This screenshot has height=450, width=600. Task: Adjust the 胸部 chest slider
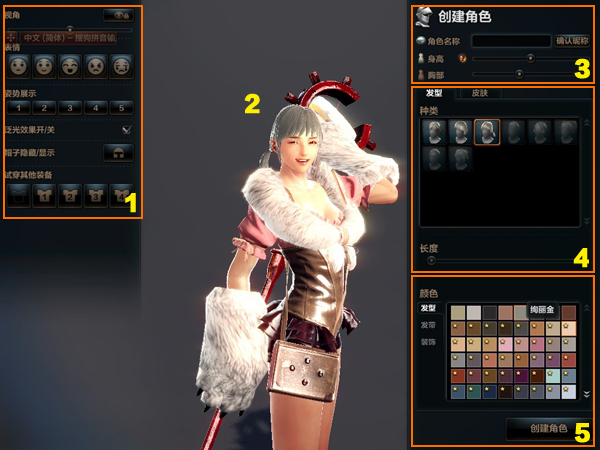tap(518, 73)
